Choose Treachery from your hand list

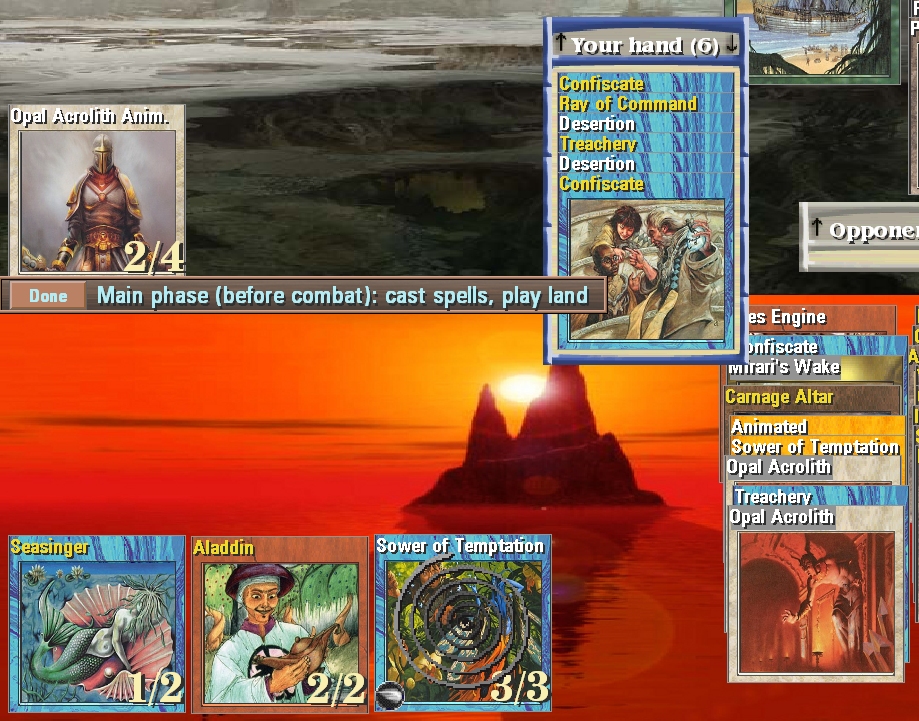coord(598,144)
